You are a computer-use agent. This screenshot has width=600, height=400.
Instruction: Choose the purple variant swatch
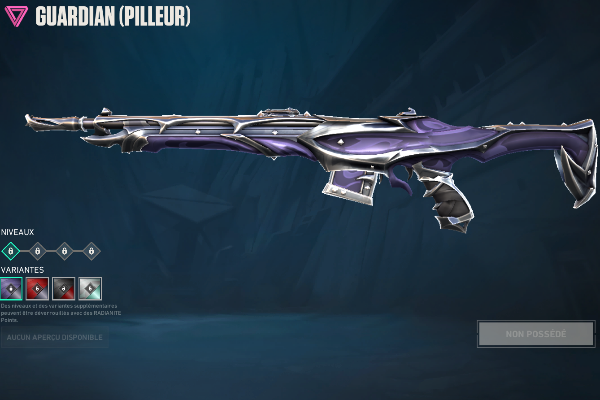pos(12,289)
